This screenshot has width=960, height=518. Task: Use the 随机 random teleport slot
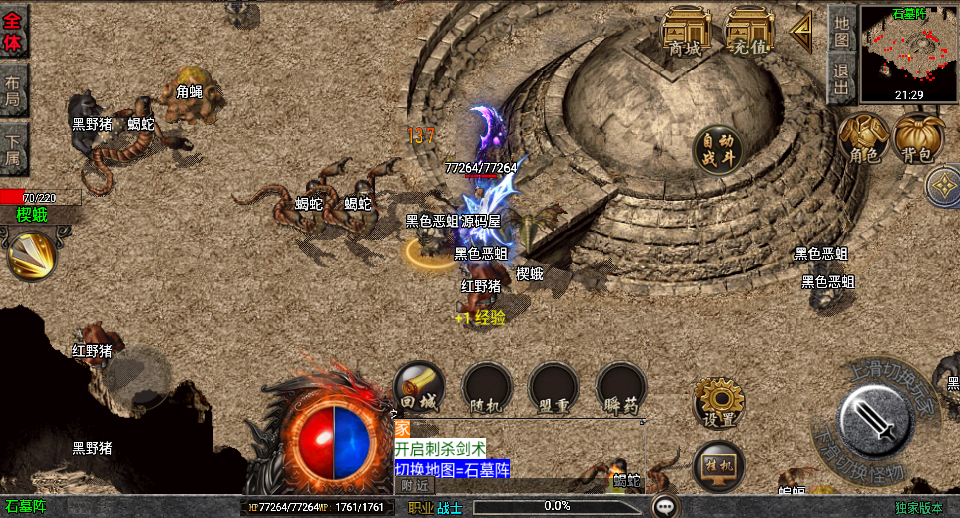(x=487, y=387)
